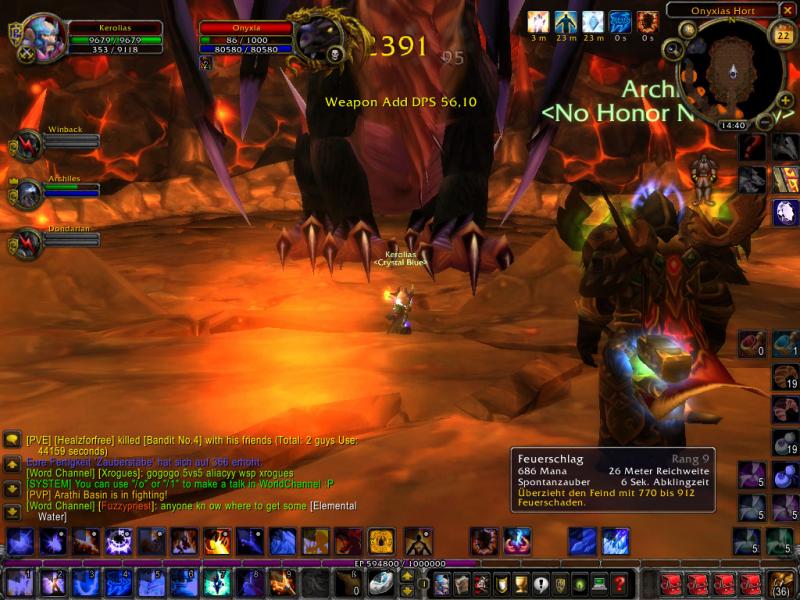Image resolution: width=800 pixels, height=600 pixels.
Task: Click the golden sun ability icon
Action: pos(381,542)
